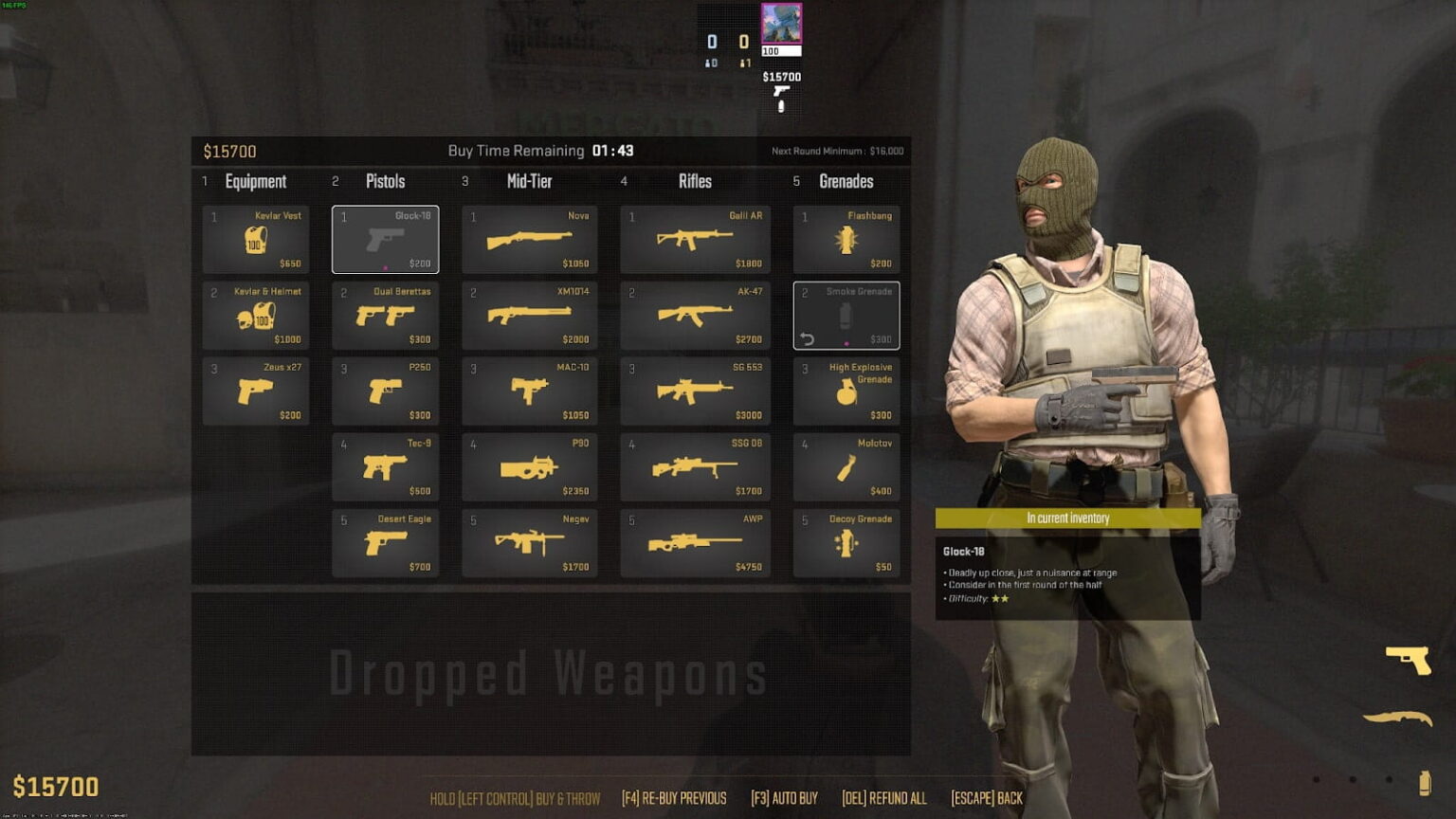Buy the Galil AR rifle
This screenshot has height=819, width=1456.
pos(695,239)
